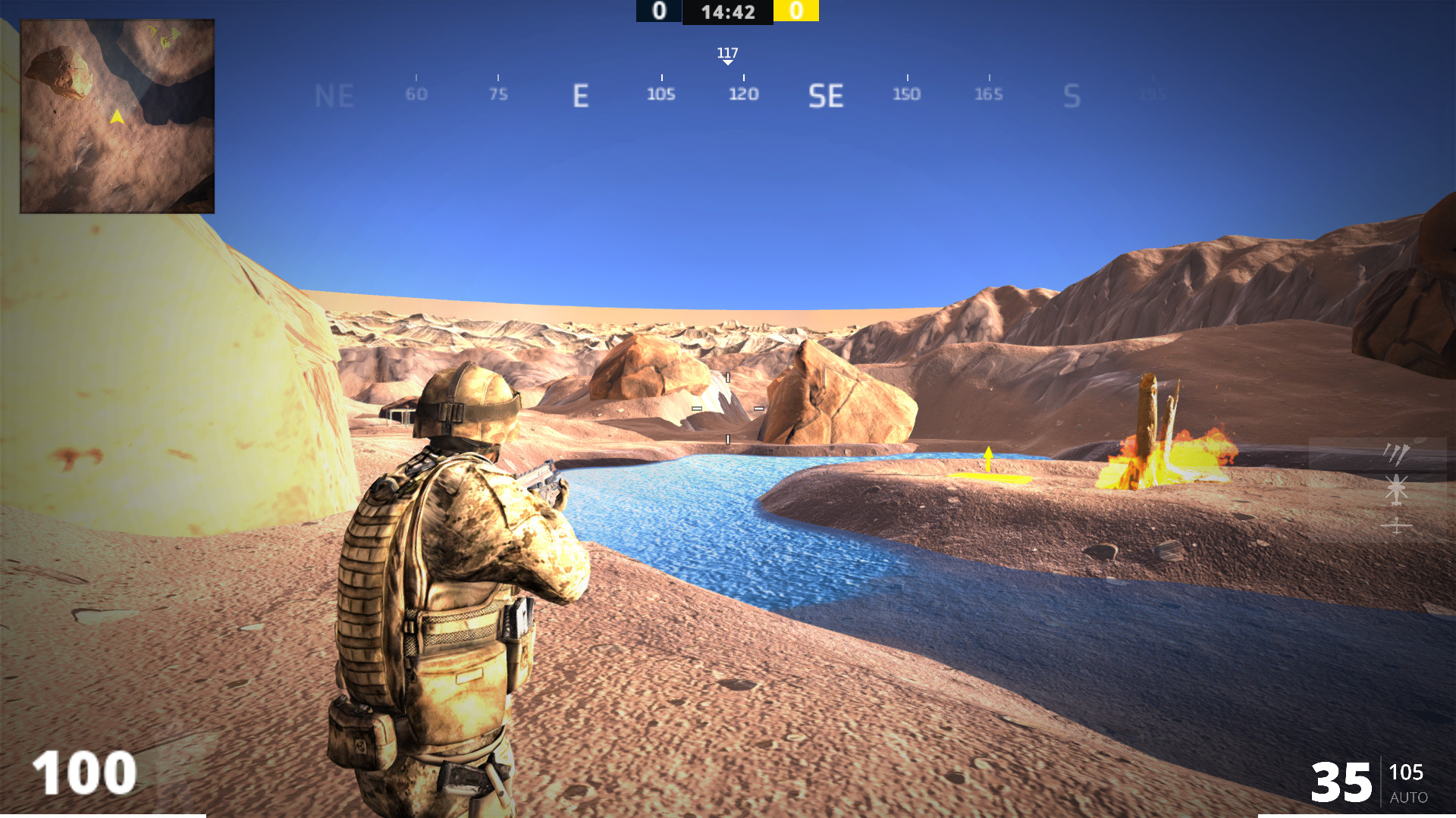1456x818 pixels.
Task: Click the AUTO fire mode indicator
Action: (1409, 798)
